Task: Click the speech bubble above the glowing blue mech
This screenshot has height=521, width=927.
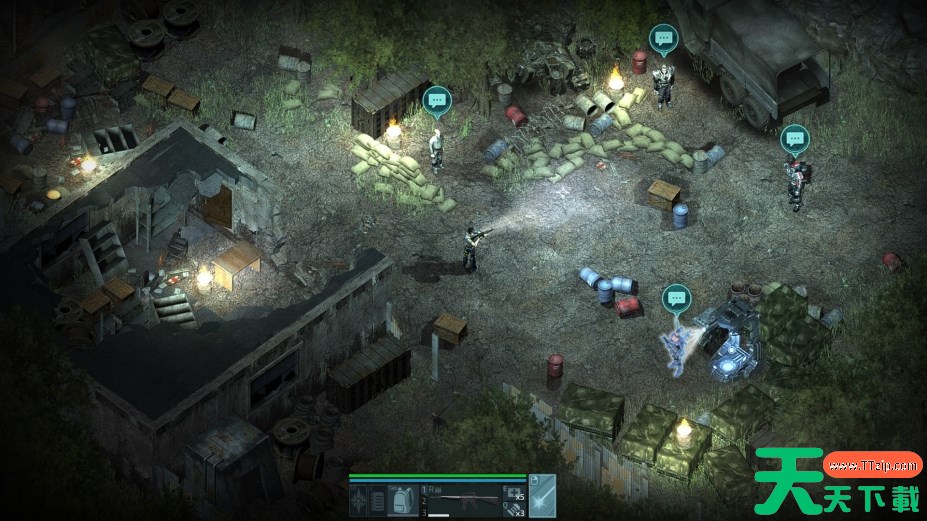Action: [x=677, y=297]
